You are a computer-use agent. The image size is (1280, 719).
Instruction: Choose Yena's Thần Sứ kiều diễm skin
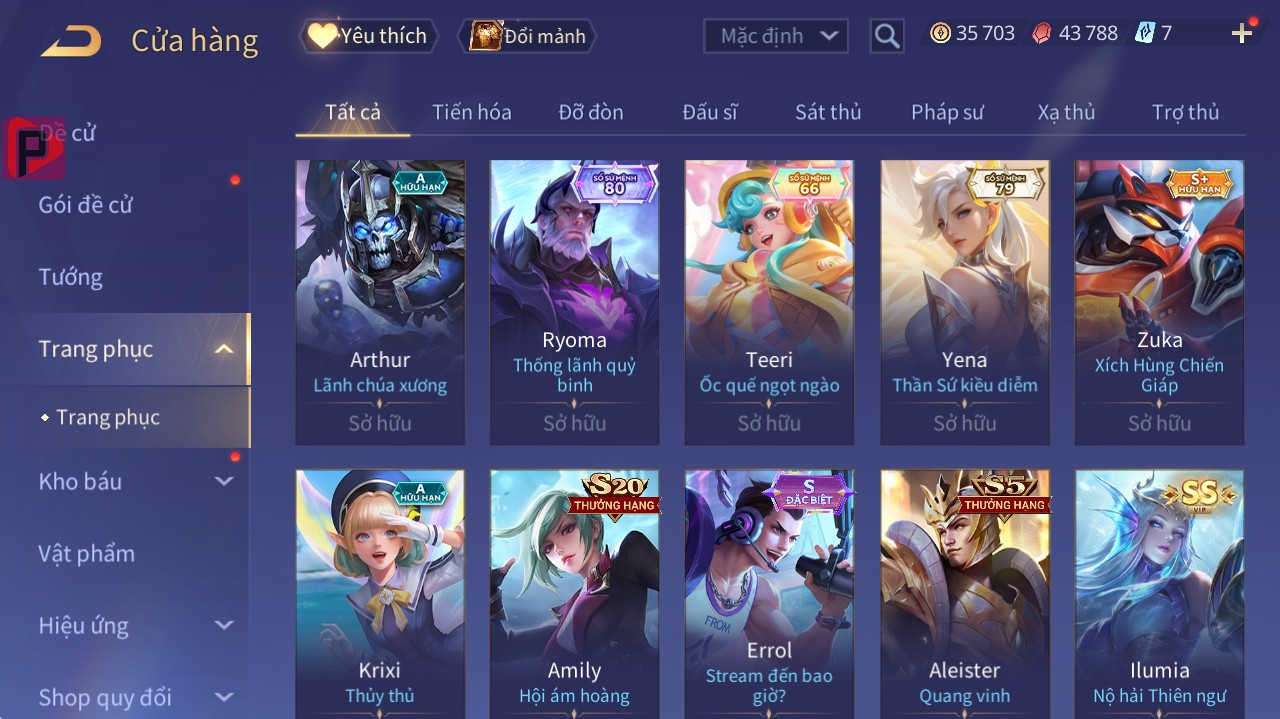click(965, 302)
